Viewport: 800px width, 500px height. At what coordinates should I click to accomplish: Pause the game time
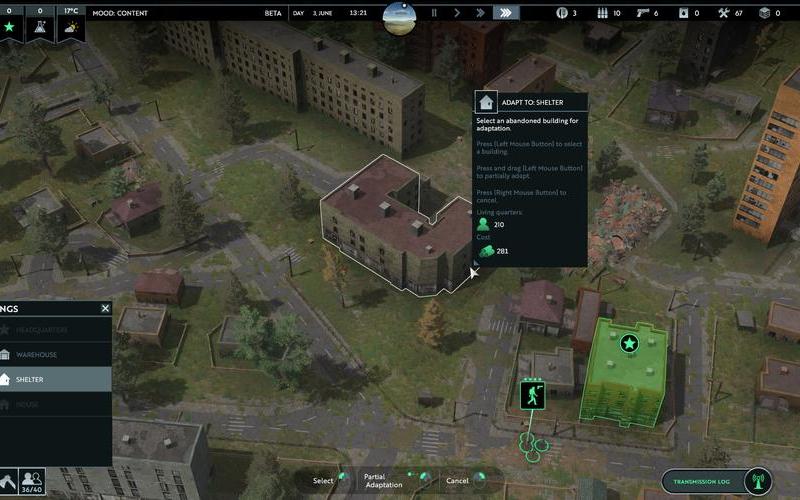tap(434, 13)
